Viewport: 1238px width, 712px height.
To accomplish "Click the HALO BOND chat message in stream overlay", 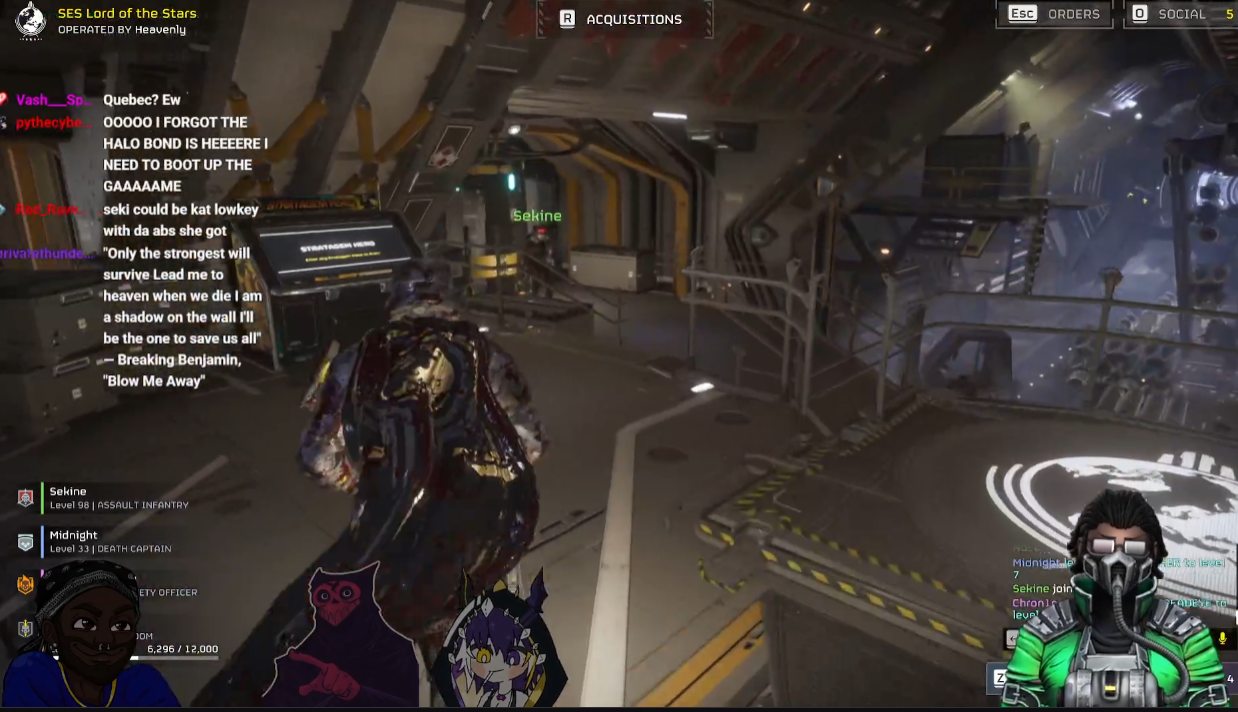I will [x=185, y=154].
